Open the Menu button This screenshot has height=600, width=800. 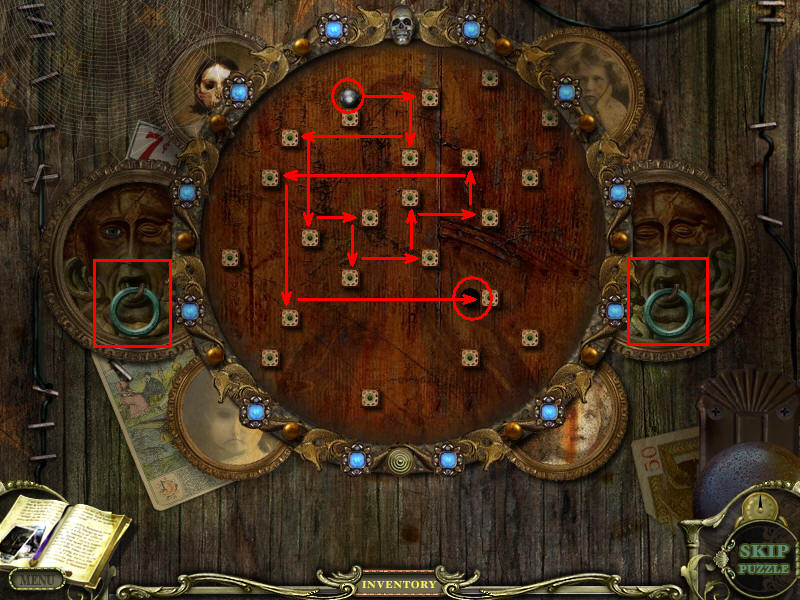(x=36, y=578)
